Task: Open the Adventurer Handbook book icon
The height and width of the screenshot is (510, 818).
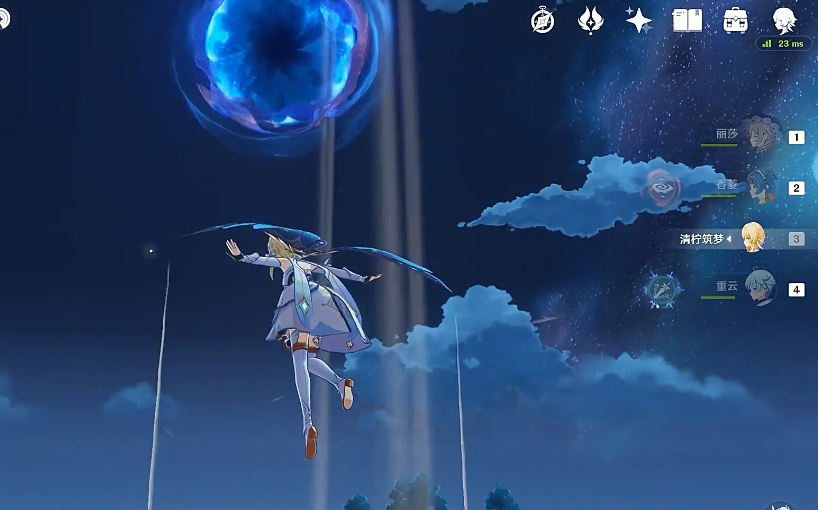Action: (687, 20)
